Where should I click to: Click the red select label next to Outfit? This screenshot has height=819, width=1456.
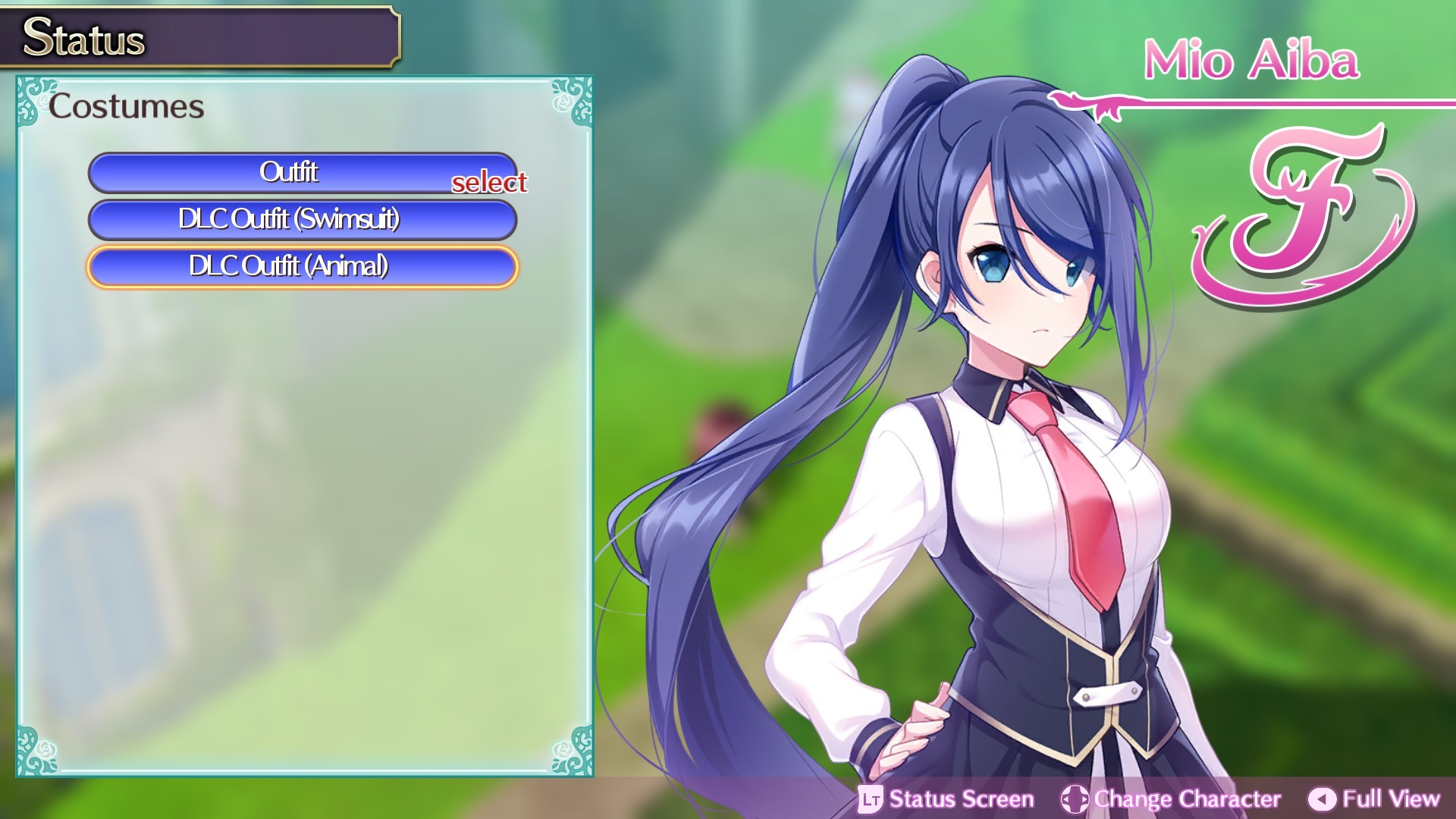tap(490, 183)
